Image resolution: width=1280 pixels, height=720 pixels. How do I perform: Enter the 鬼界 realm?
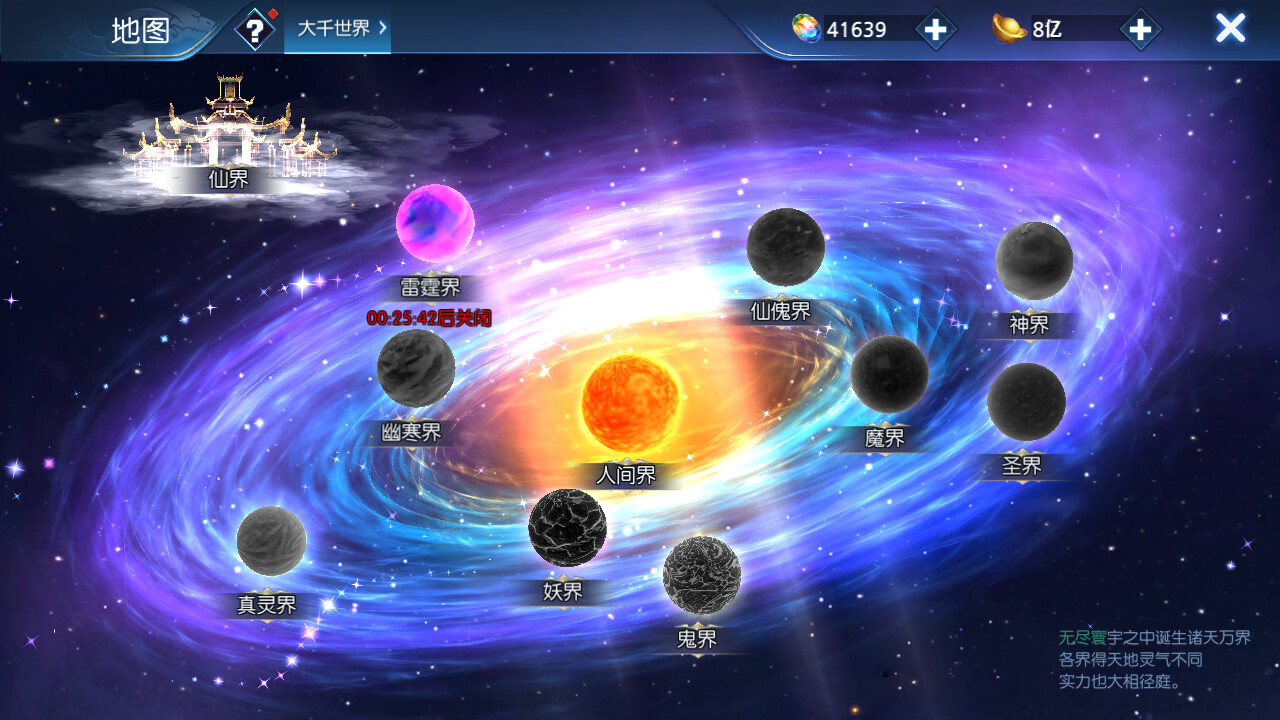tap(701, 575)
